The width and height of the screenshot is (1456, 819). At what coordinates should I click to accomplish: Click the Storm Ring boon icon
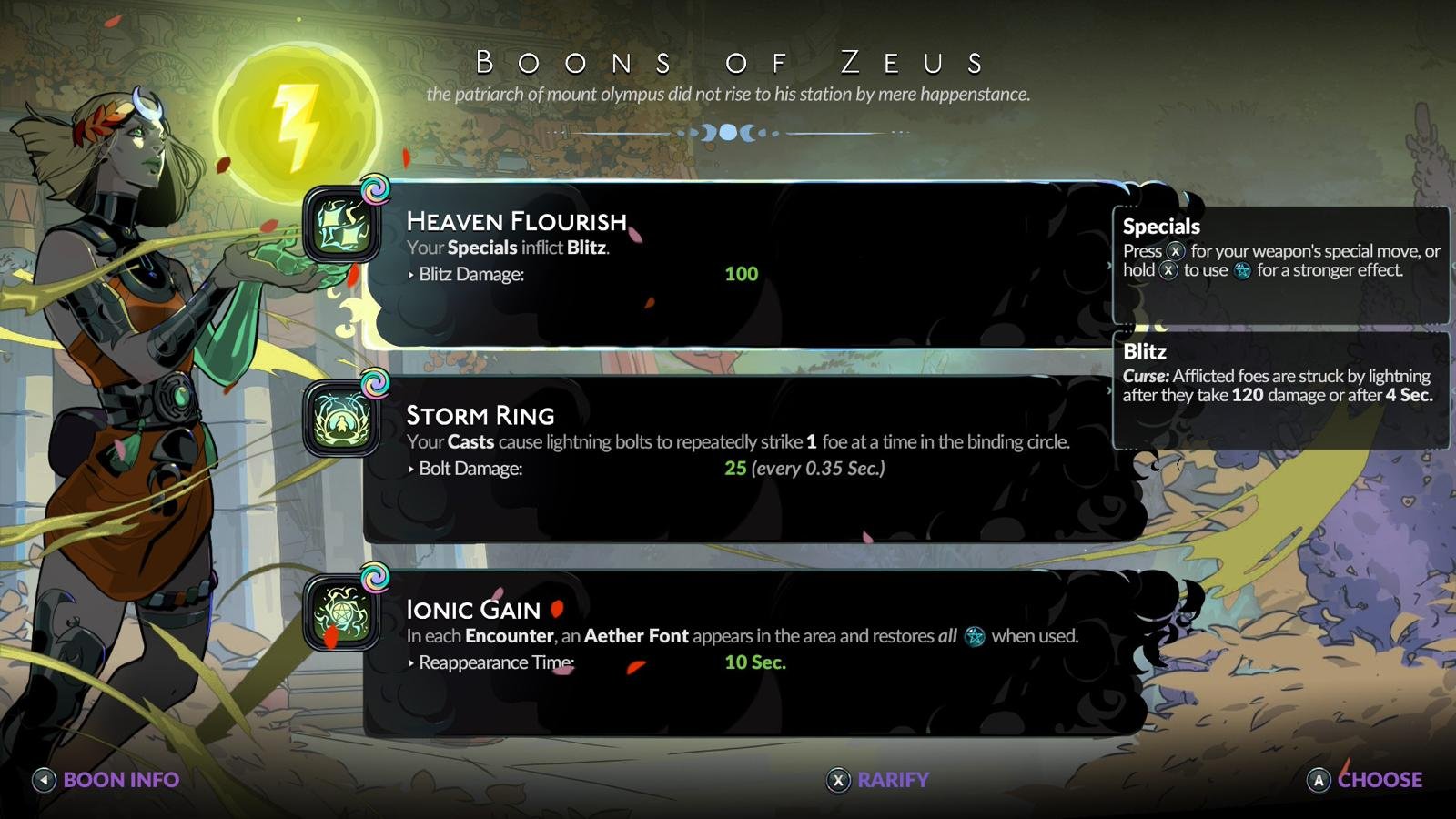(x=342, y=420)
